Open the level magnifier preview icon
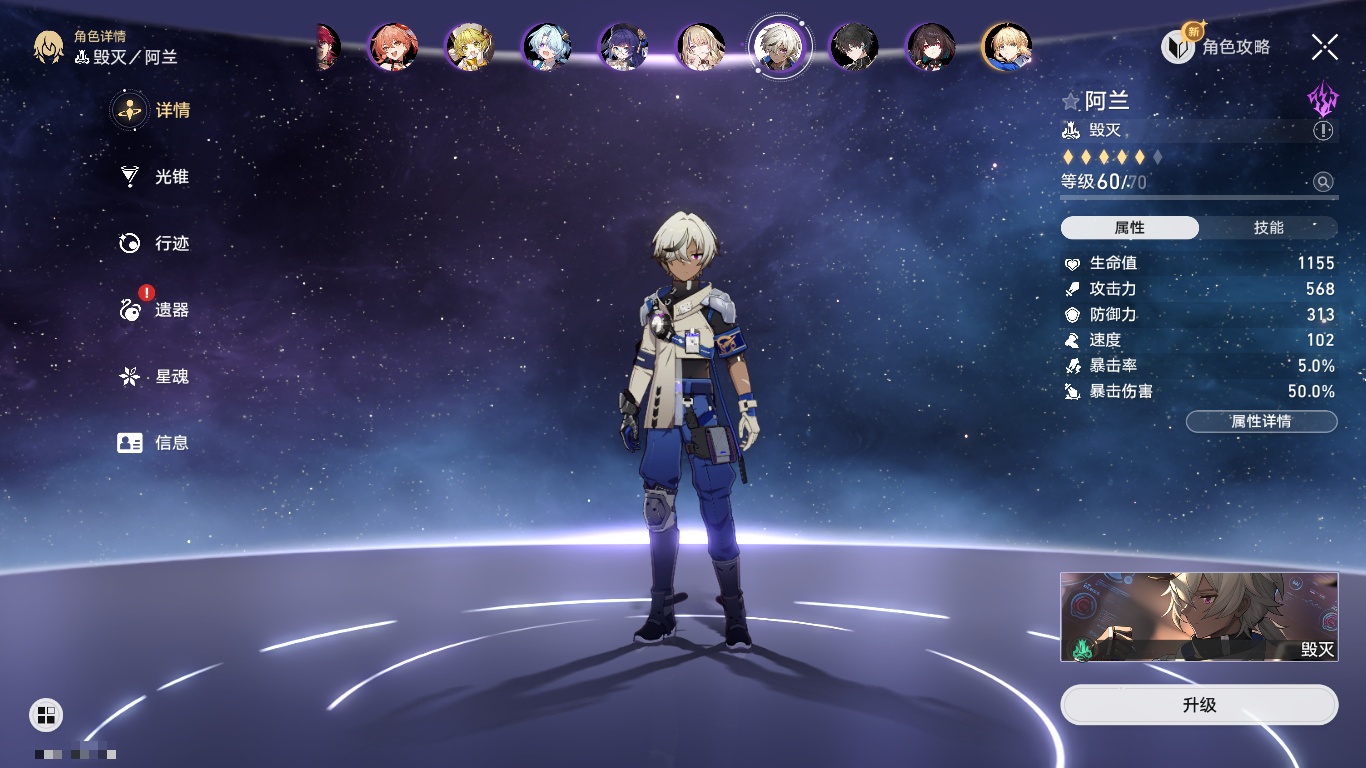The image size is (1366, 768). (x=1323, y=182)
